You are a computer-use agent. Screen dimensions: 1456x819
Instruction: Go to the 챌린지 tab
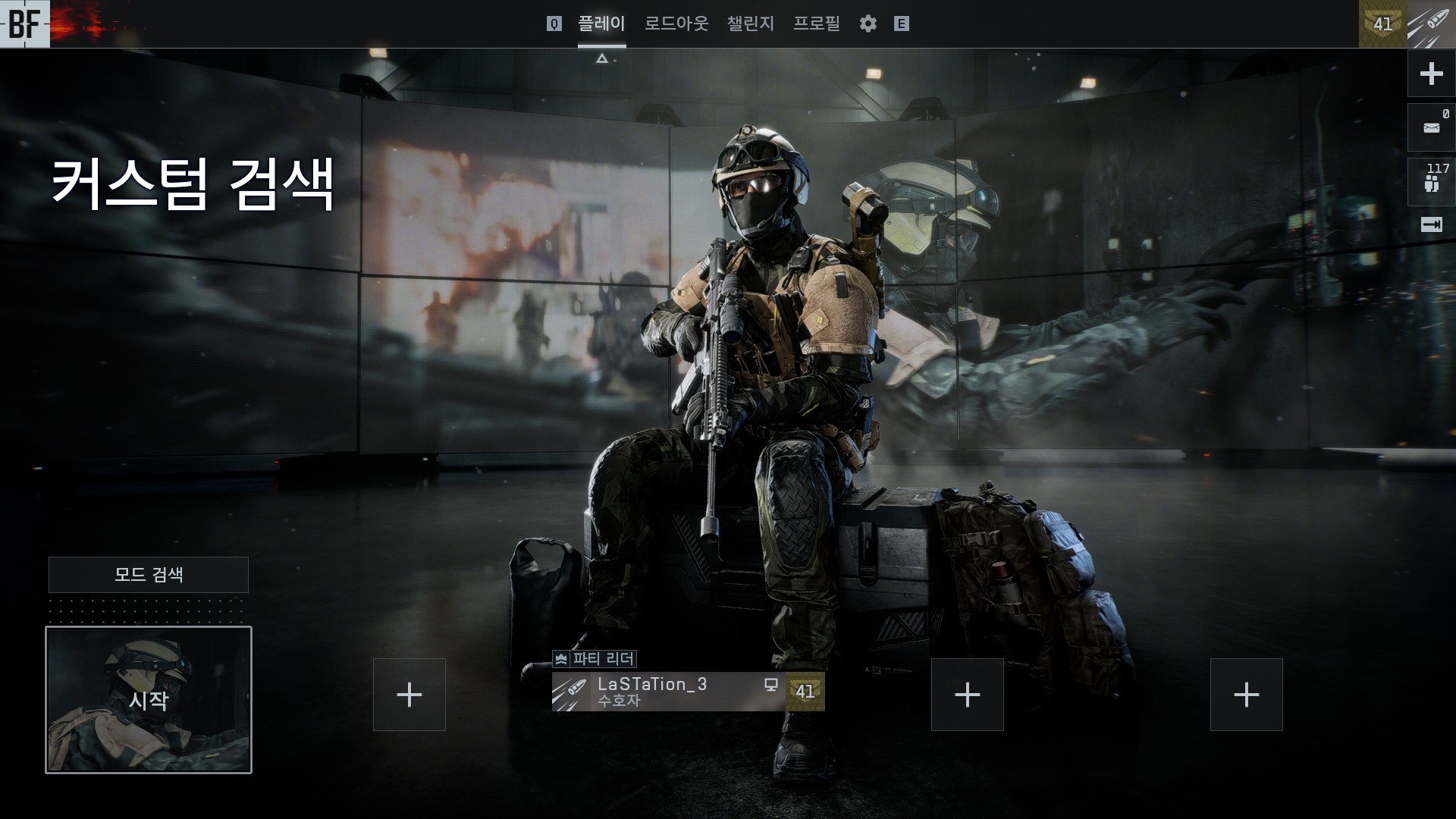point(750,24)
